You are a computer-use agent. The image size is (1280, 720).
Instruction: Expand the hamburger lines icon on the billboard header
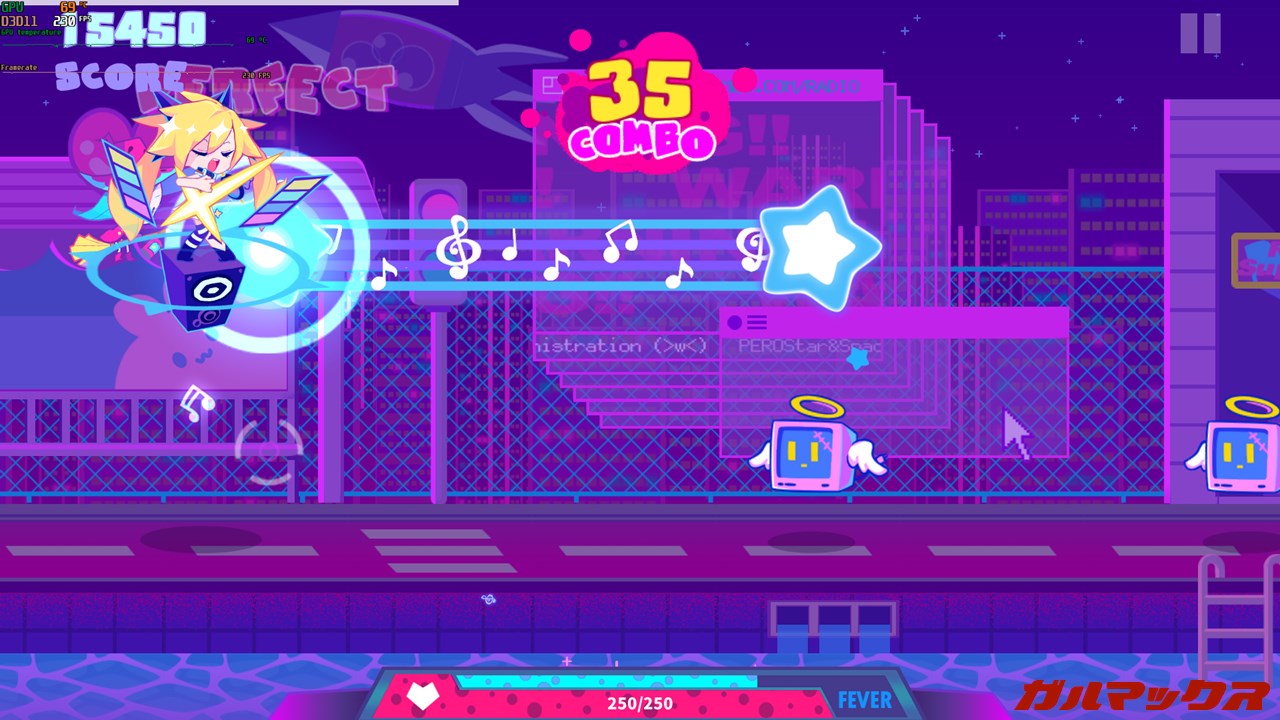pyautogui.click(x=758, y=322)
